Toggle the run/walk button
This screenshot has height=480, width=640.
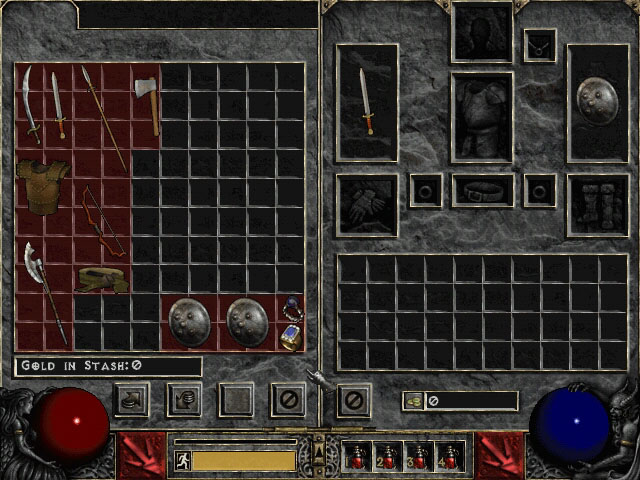[x=182, y=460]
